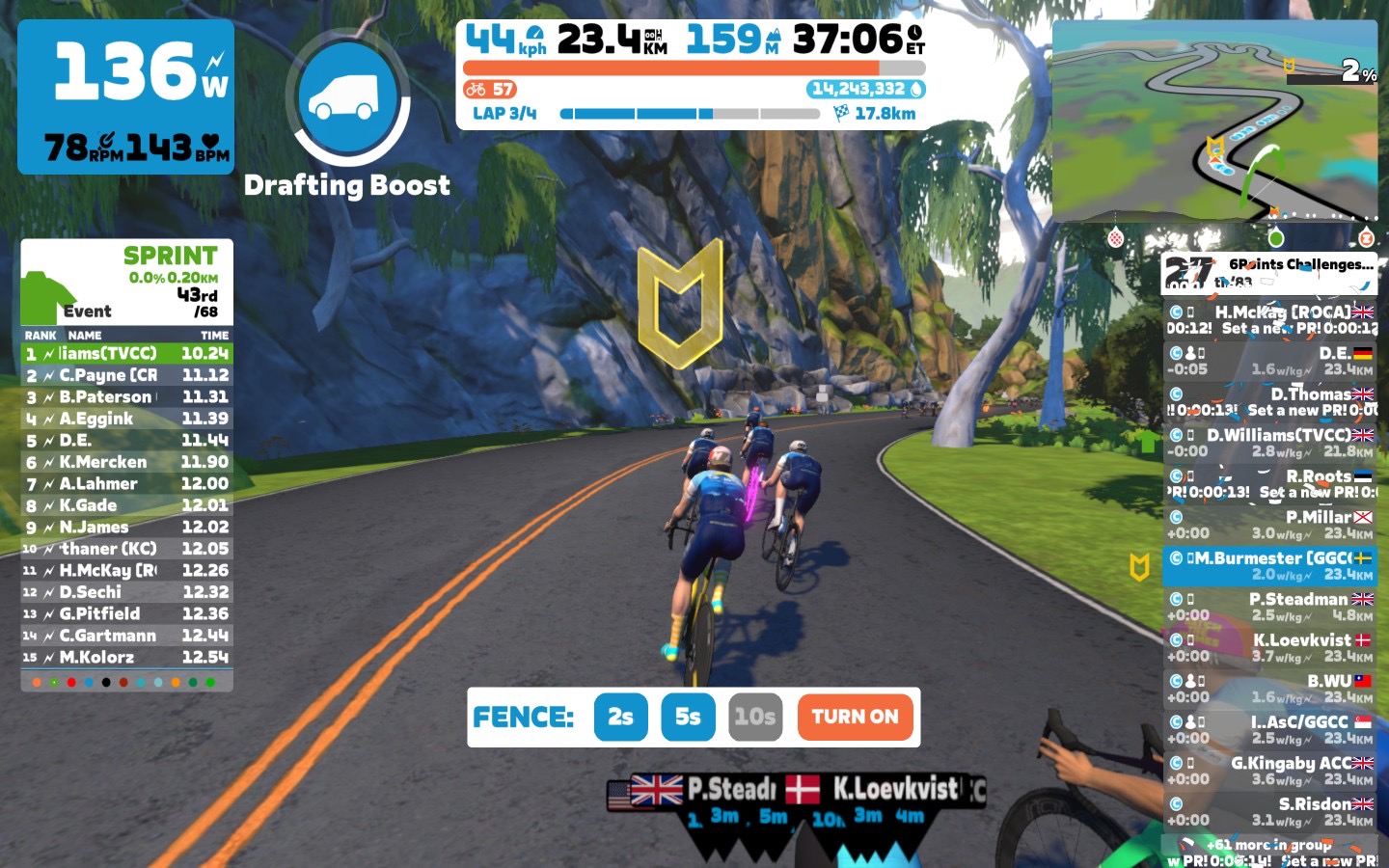Choose the 10s fence option
Image resolution: width=1389 pixels, height=868 pixels.
[x=754, y=717]
